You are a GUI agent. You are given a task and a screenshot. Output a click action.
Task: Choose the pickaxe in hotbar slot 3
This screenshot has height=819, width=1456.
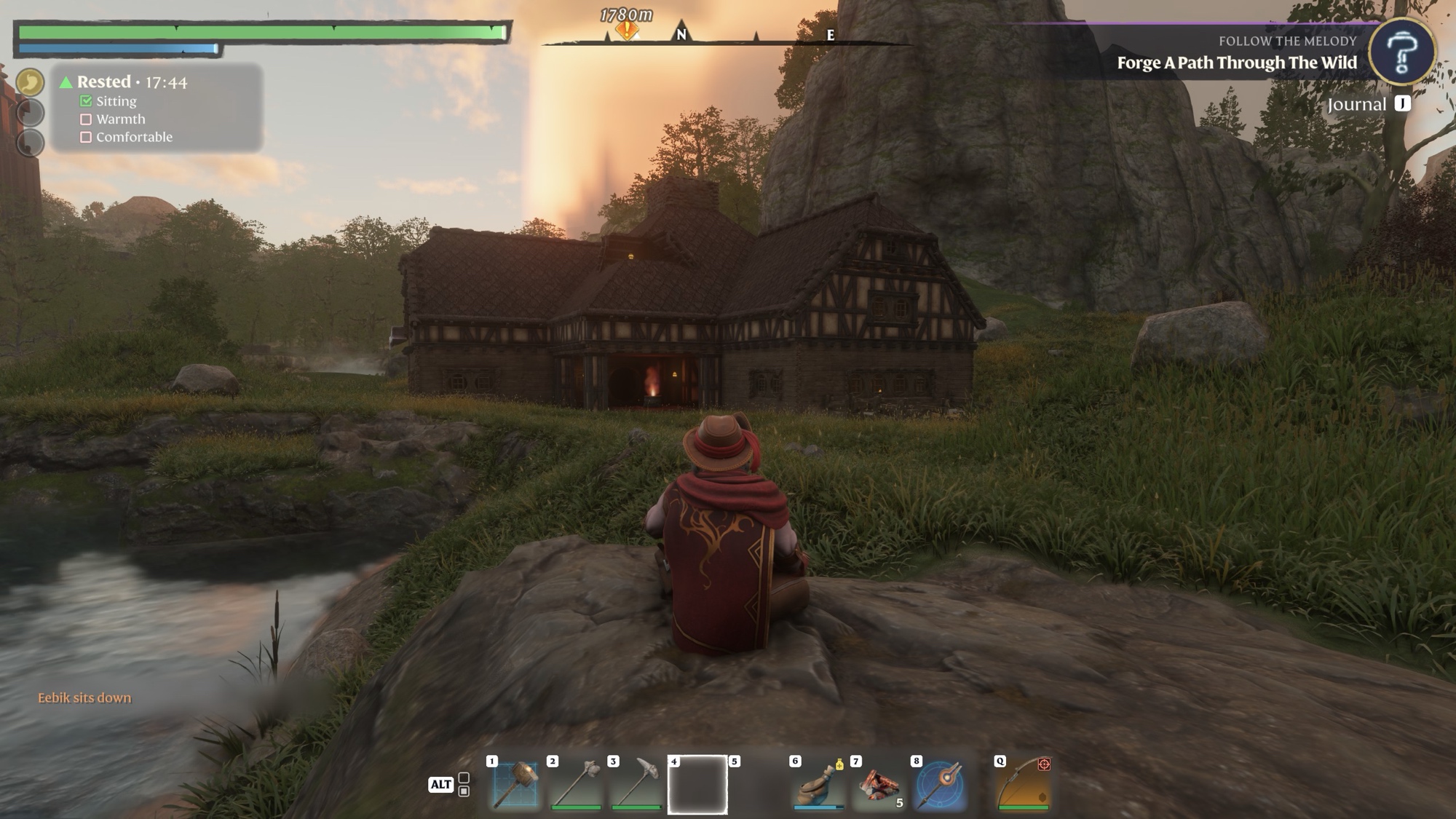coord(637,785)
